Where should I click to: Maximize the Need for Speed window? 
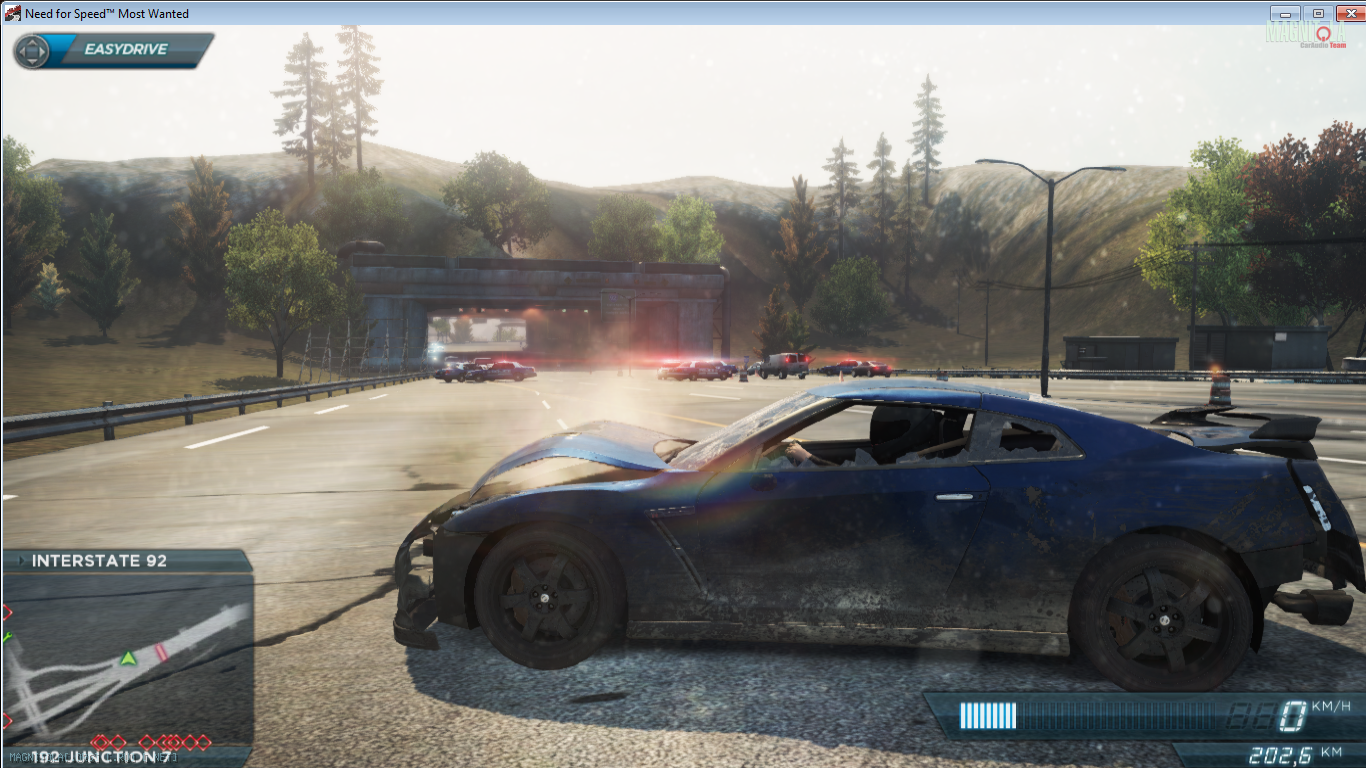[x=1317, y=13]
